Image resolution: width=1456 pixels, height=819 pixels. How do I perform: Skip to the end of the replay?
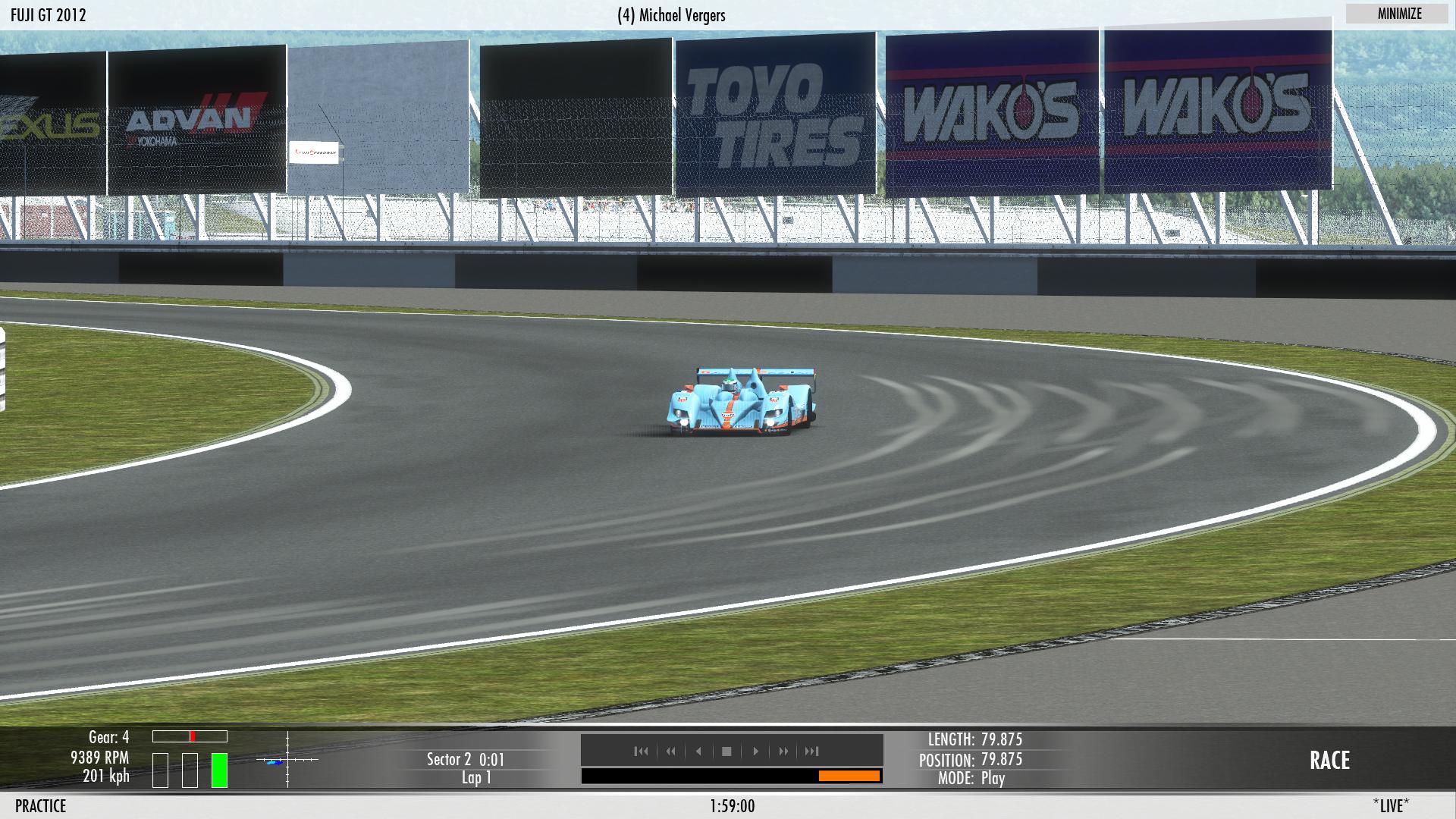[811, 752]
